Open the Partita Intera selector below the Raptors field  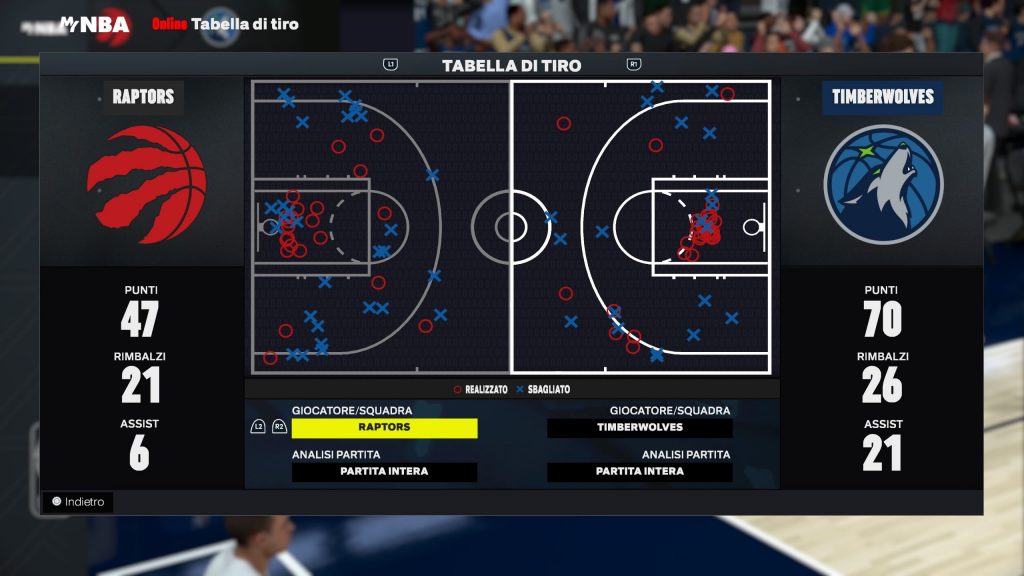(x=384, y=472)
